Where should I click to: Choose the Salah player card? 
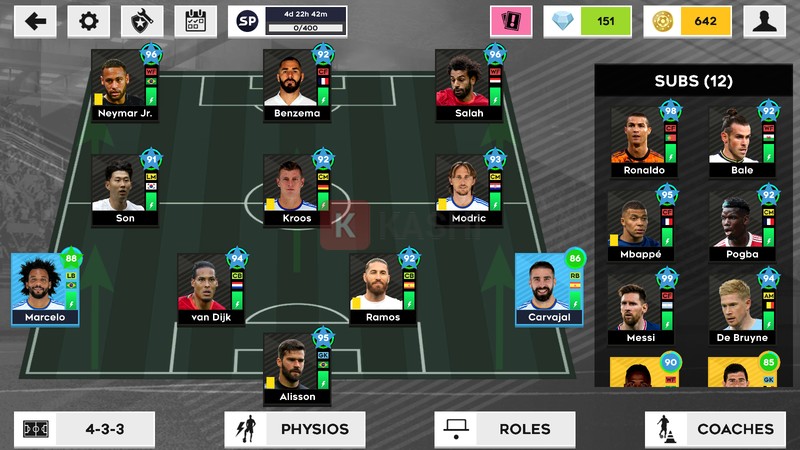click(x=468, y=86)
